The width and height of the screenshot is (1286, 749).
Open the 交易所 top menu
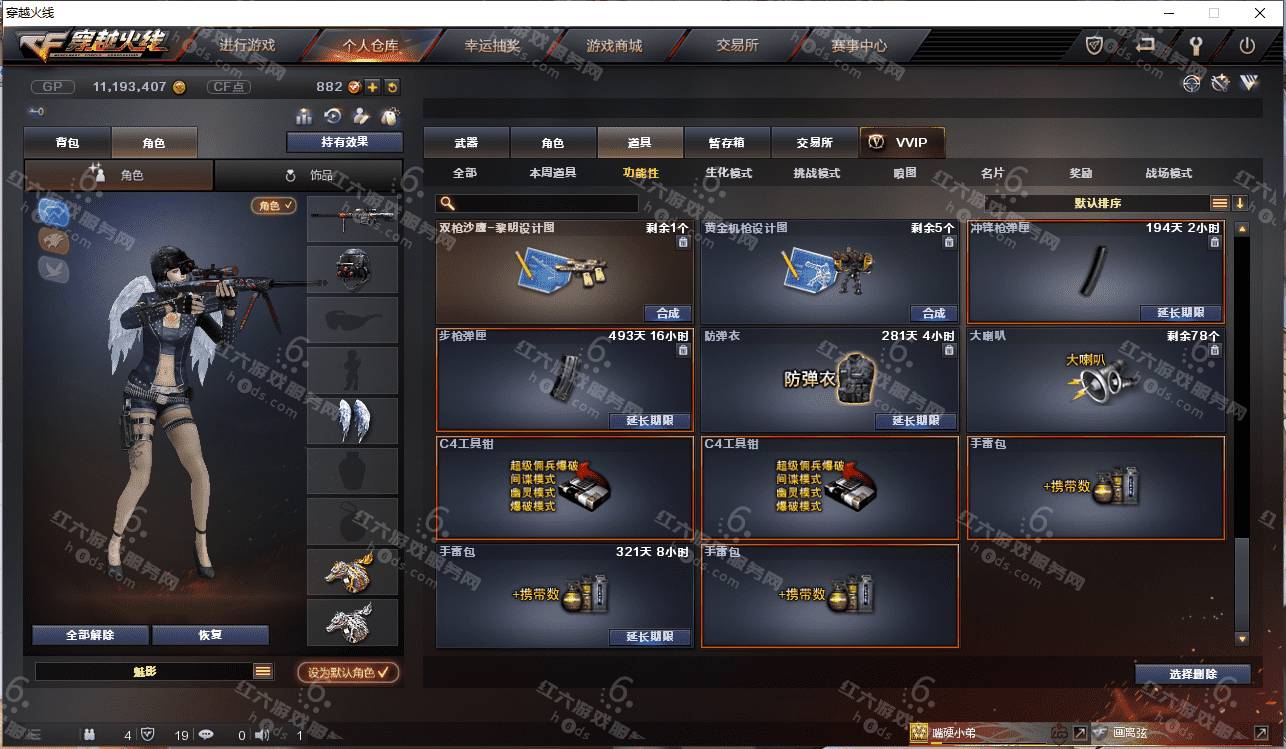pyautogui.click(x=737, y=46)
